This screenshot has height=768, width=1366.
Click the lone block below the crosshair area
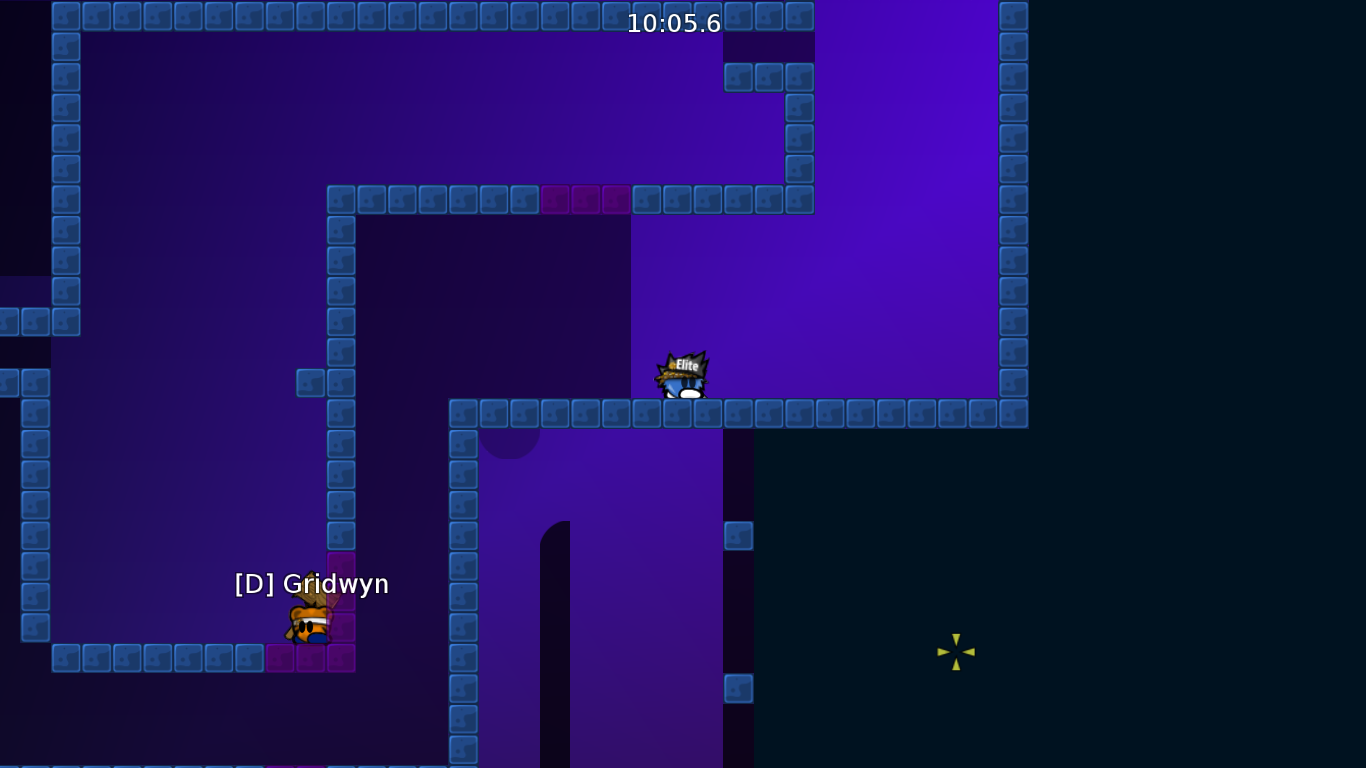[740, 688]
